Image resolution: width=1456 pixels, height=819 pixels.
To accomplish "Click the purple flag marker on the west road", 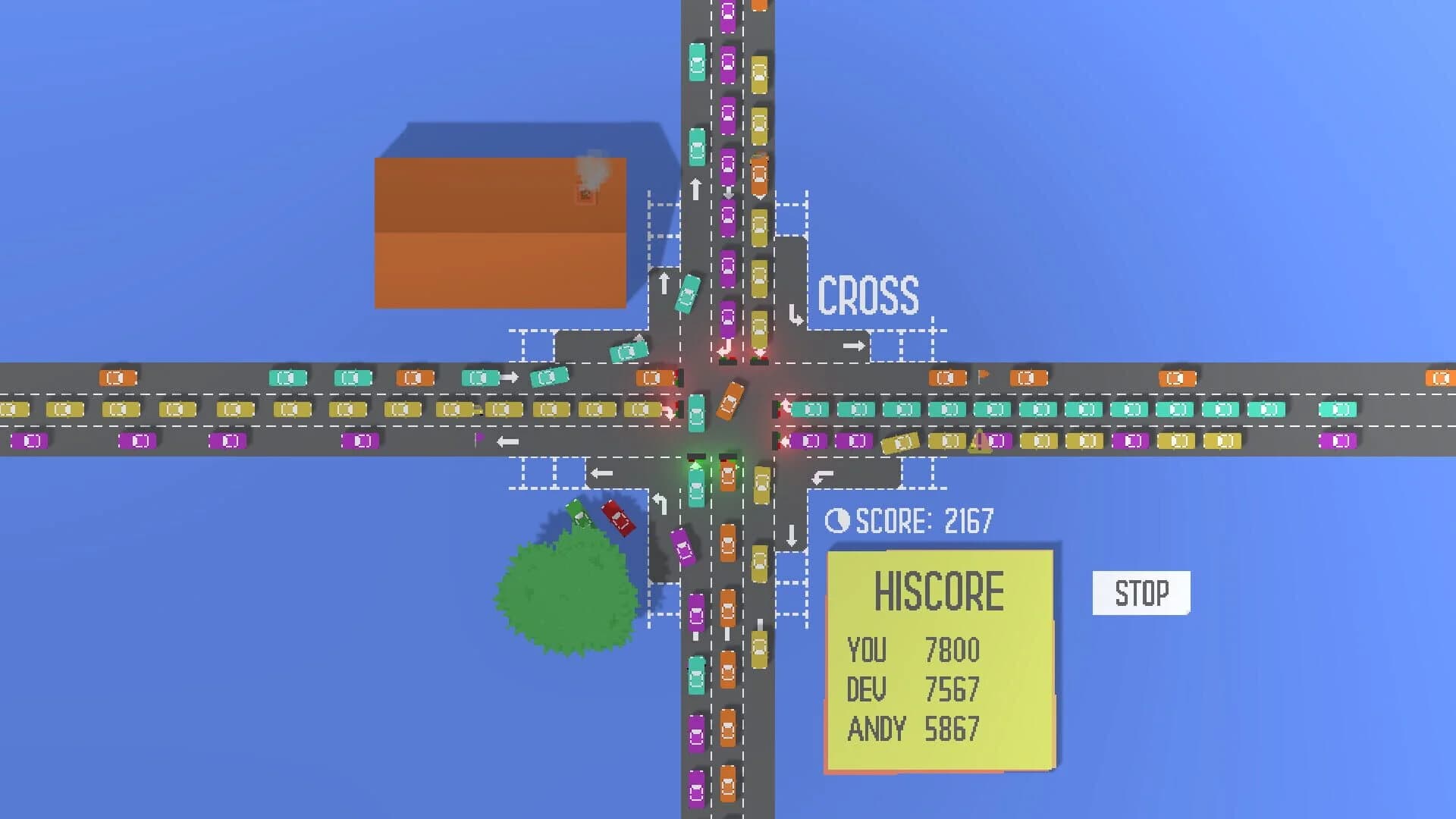I will tap(477, 440).
